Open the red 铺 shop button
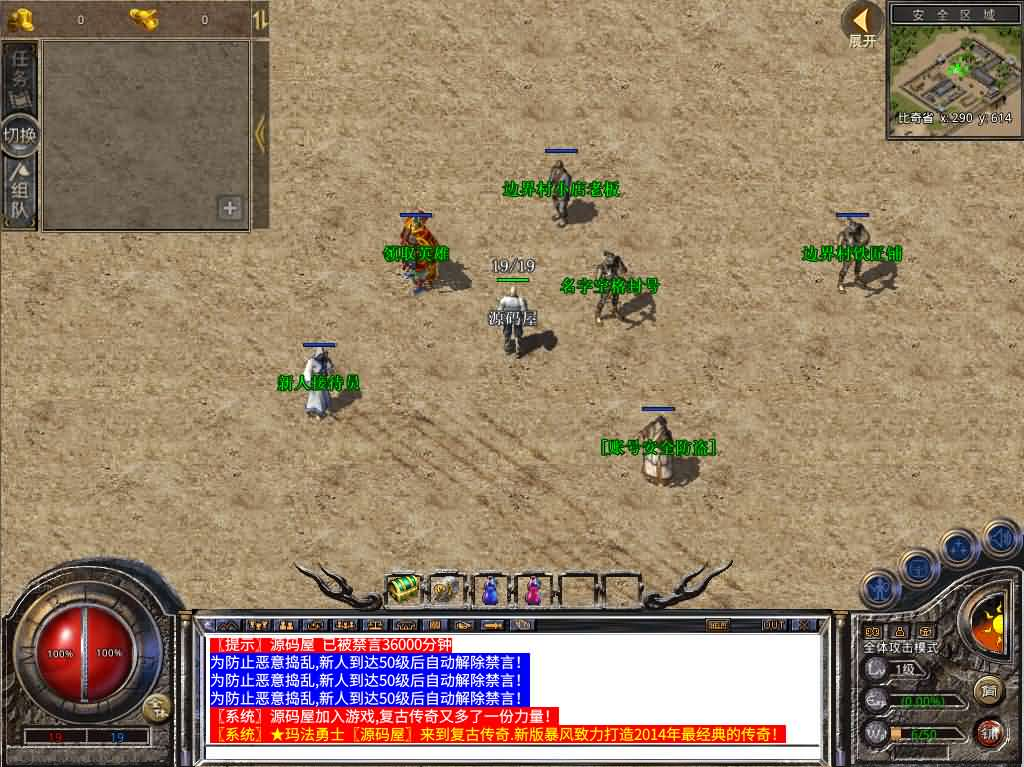 989,731
